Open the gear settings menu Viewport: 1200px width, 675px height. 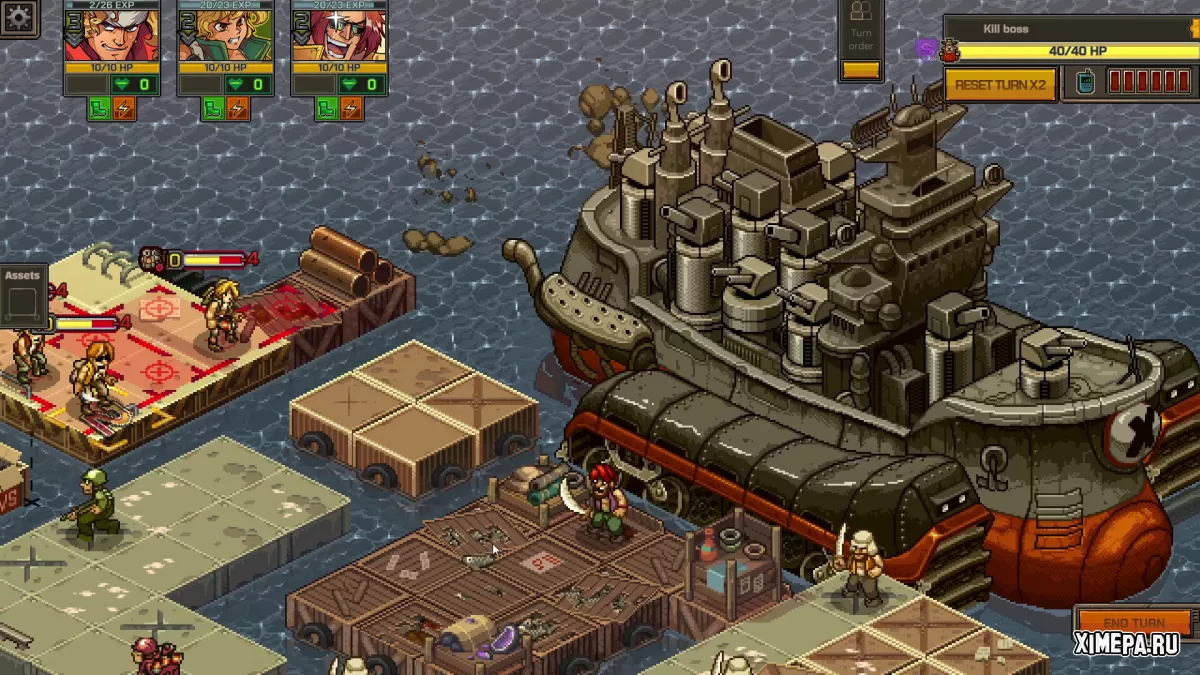pyautogui.click(x=18, y=17)
